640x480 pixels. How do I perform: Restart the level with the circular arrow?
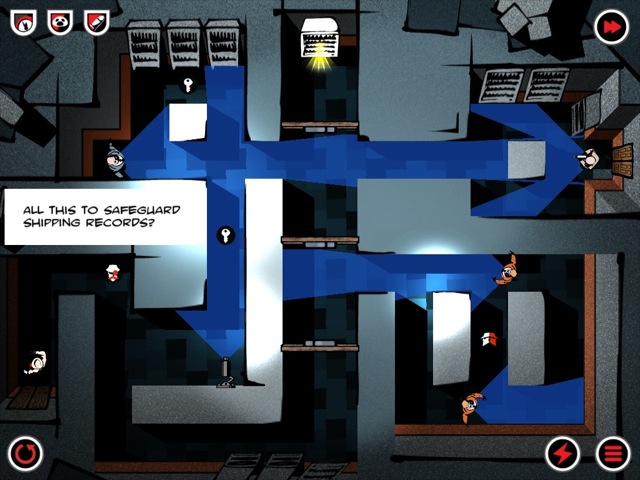coord(26,455)
